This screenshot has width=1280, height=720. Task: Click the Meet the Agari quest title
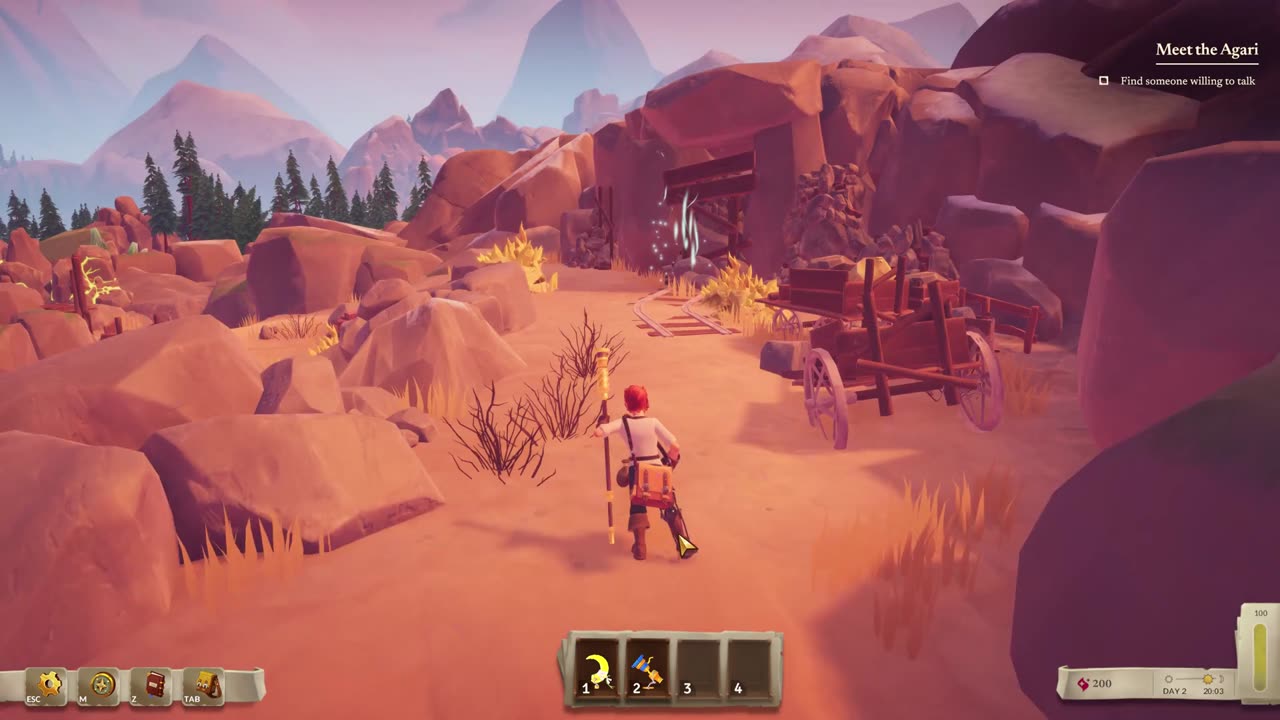1206,49
